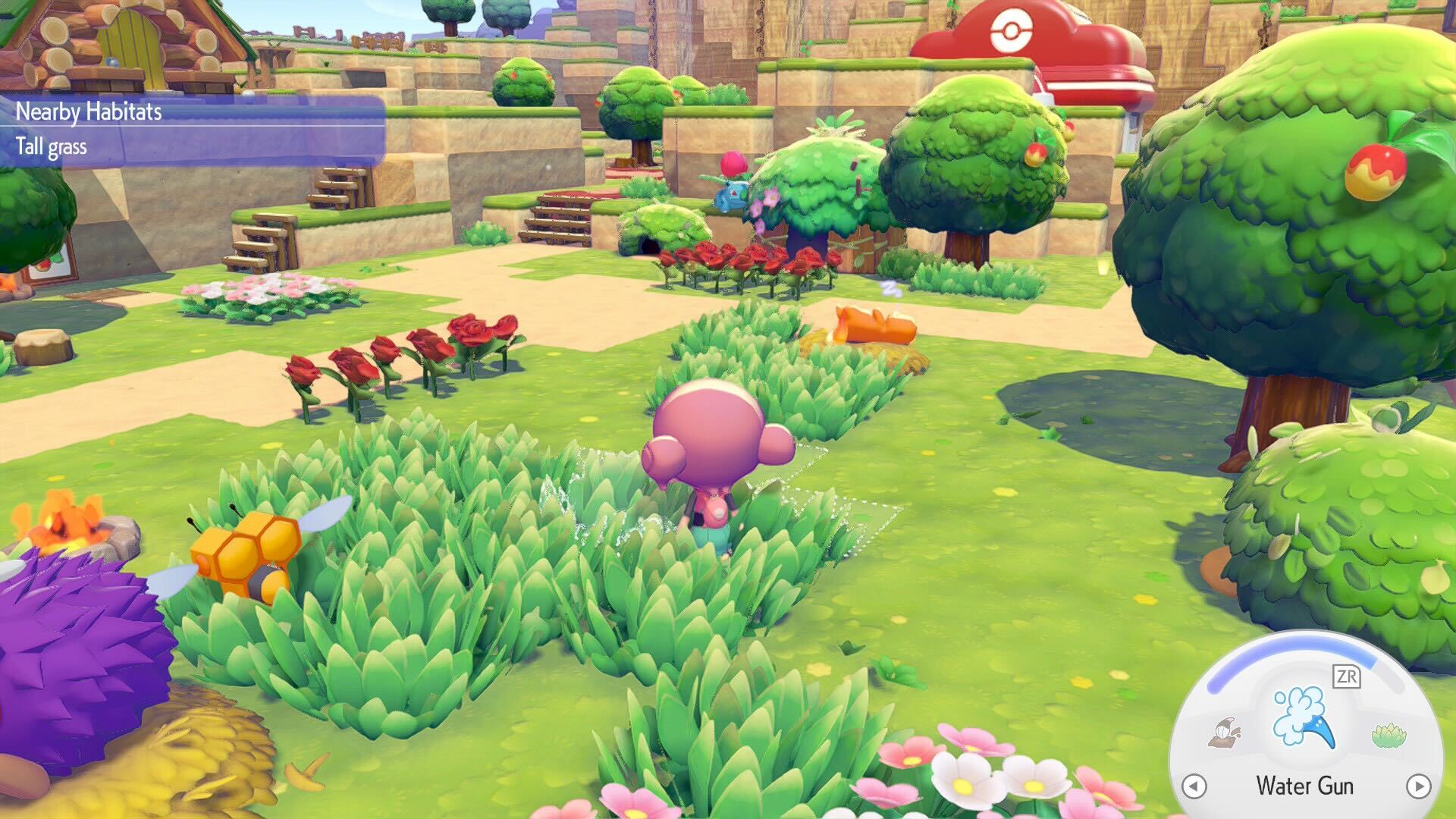The height and width of the screenshot is (819, 1456).
Task: Click the ZR button prompt on the move wheel
Action: pyautogui.click(x=1346, y=676)
